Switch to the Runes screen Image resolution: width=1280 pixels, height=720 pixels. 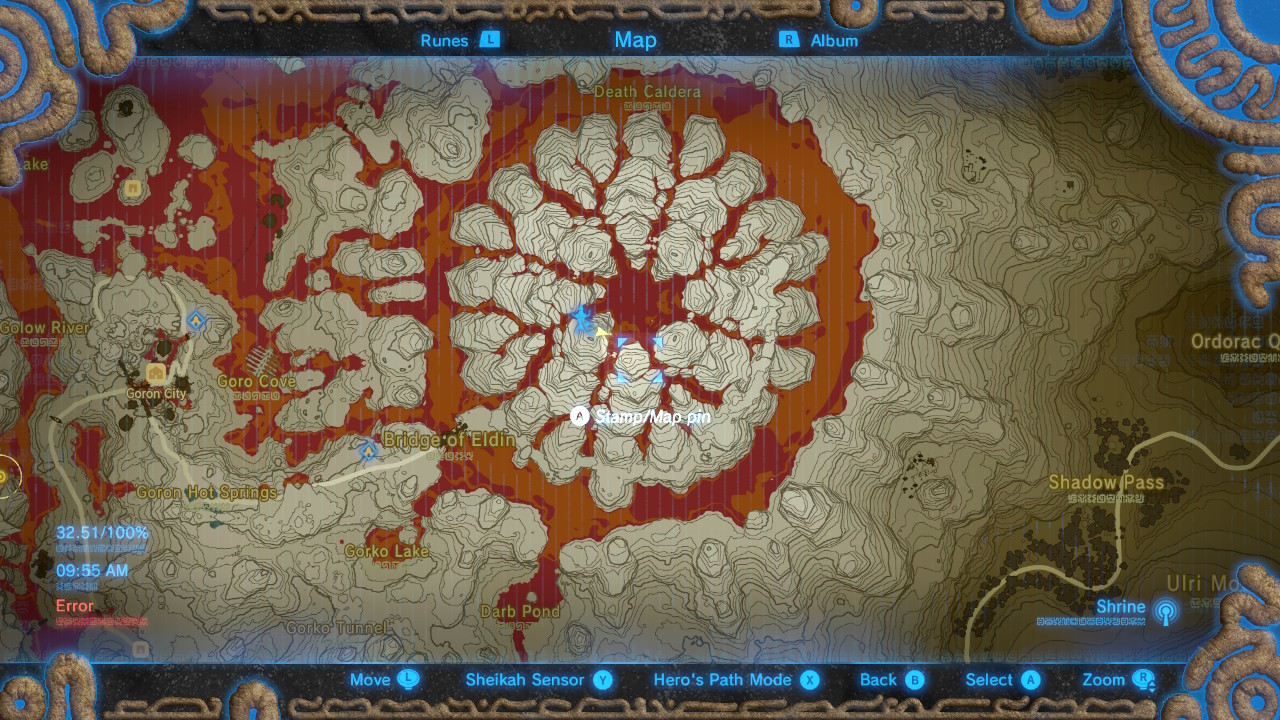pyautogui.click(x=443, y=40)
